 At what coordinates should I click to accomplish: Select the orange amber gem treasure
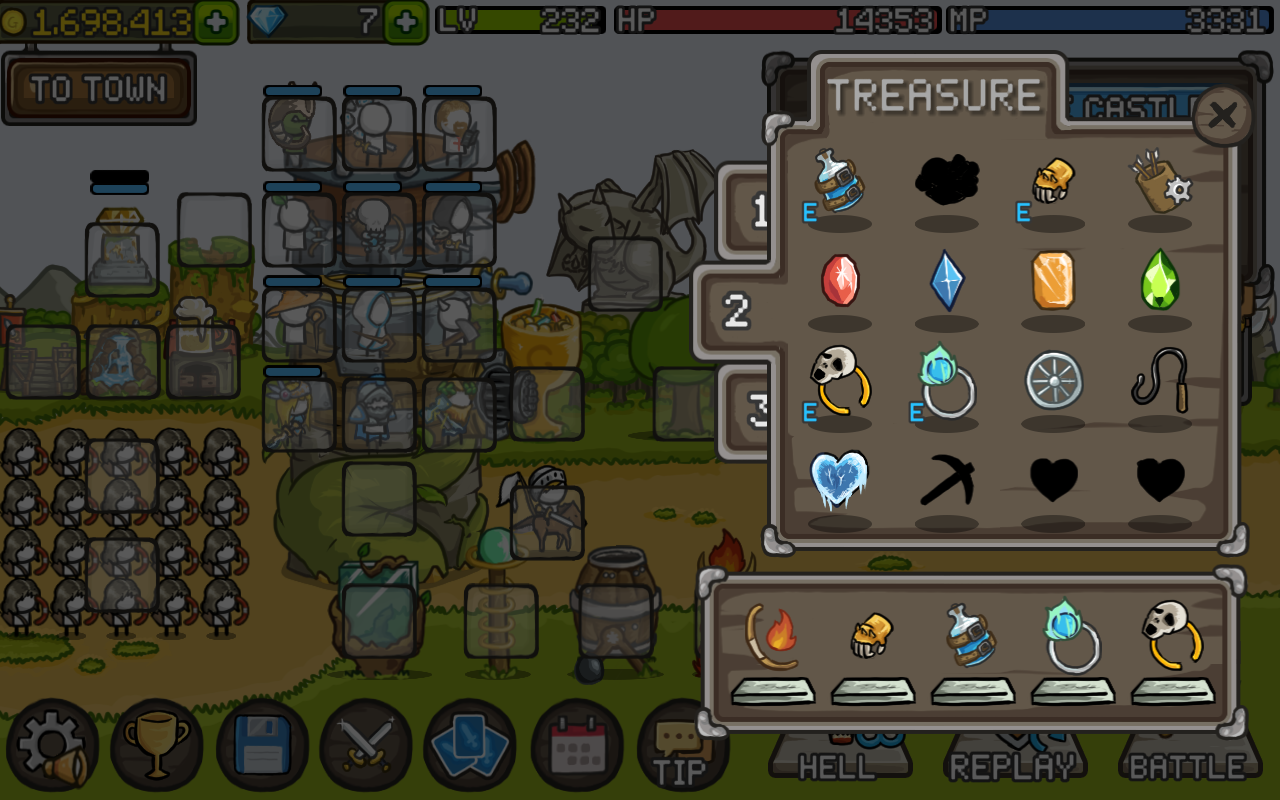(1053, 281)
